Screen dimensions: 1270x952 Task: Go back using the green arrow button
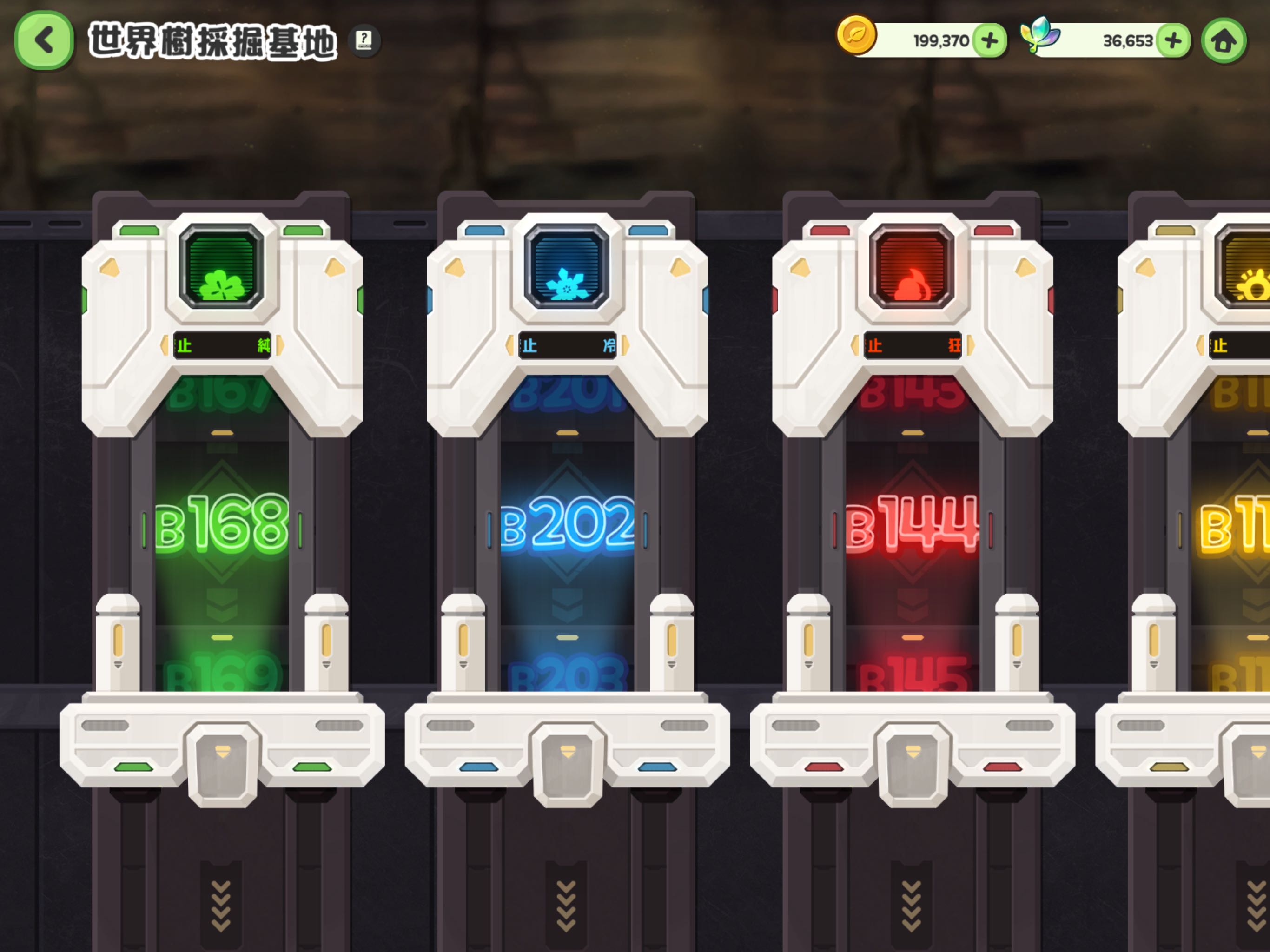pyautogui.click(x=44, y=41)
